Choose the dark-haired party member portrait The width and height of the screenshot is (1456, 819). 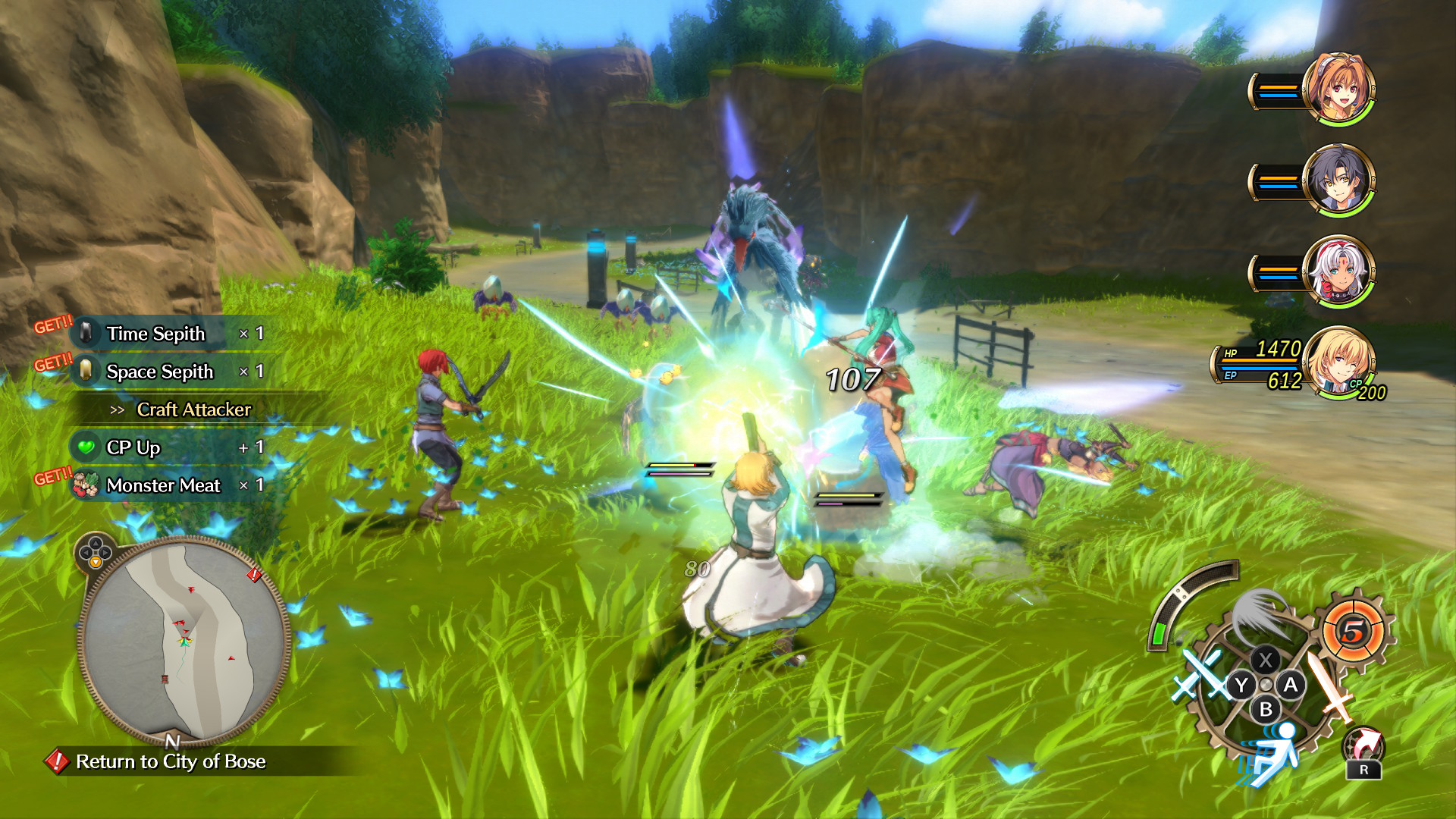coord(1338,180)
